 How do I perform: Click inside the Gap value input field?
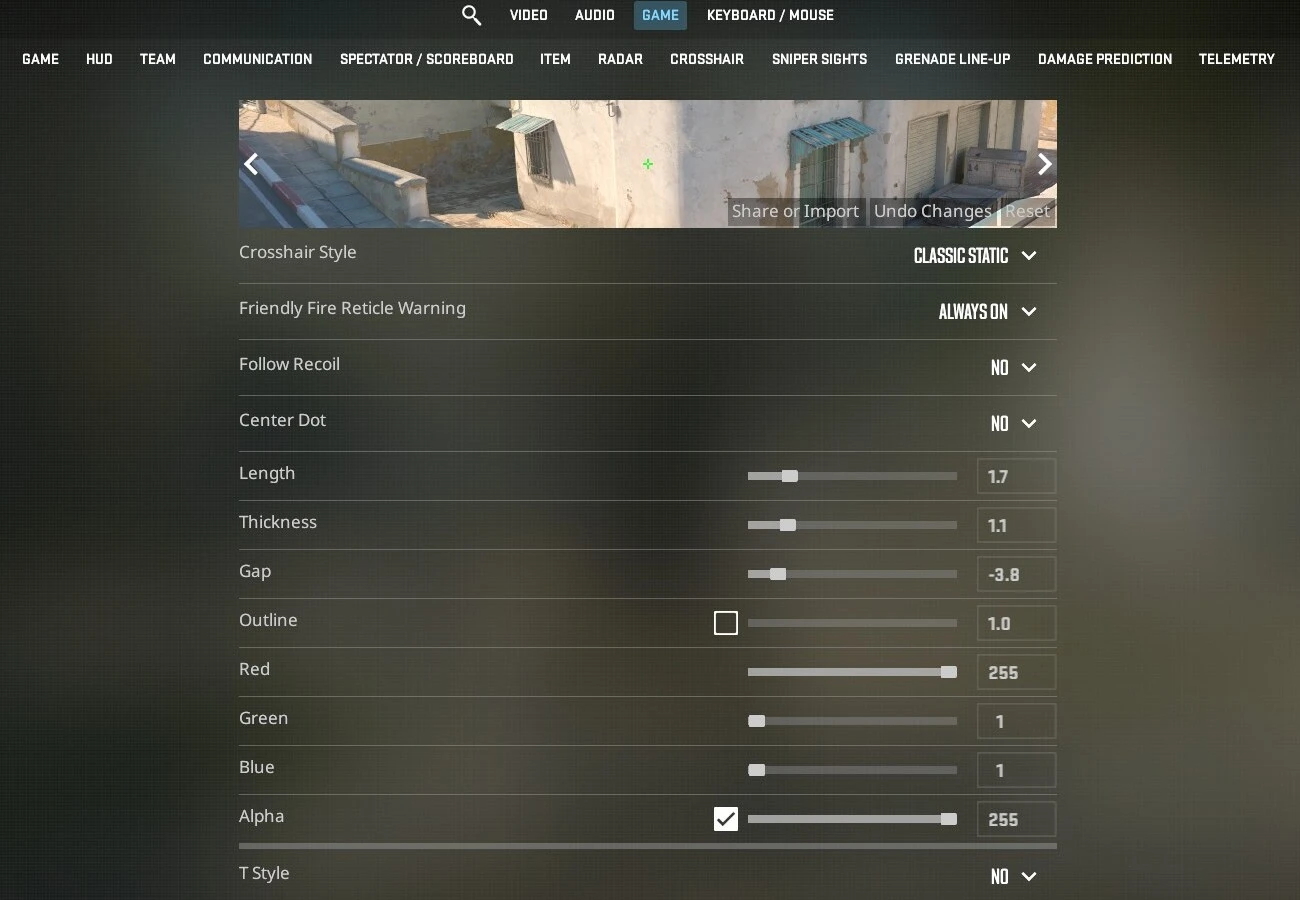coord(1016,574)
